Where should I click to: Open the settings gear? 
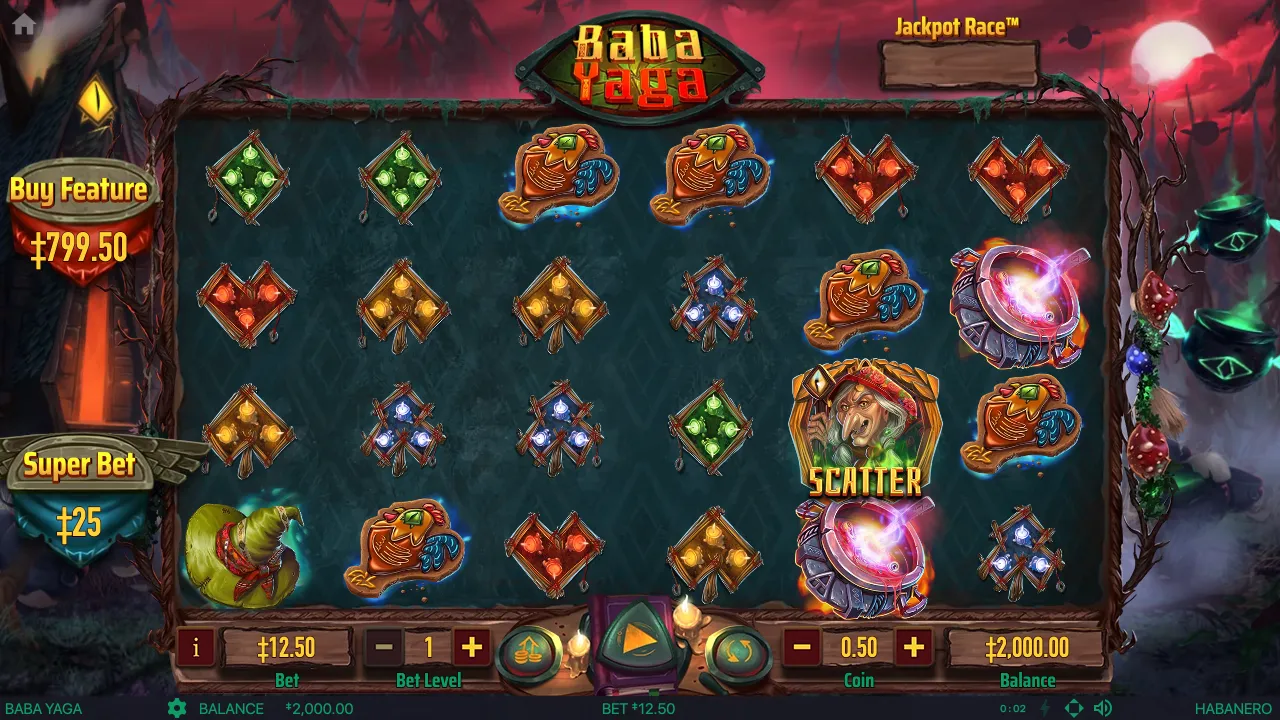pos(177,708)
